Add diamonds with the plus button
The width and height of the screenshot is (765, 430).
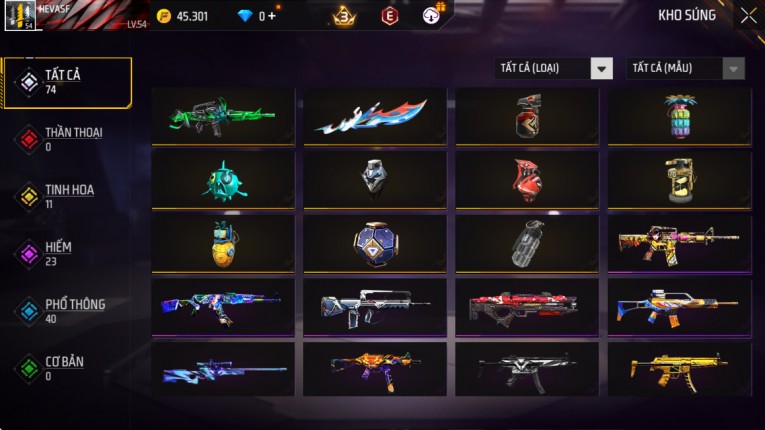click(273, 16)
